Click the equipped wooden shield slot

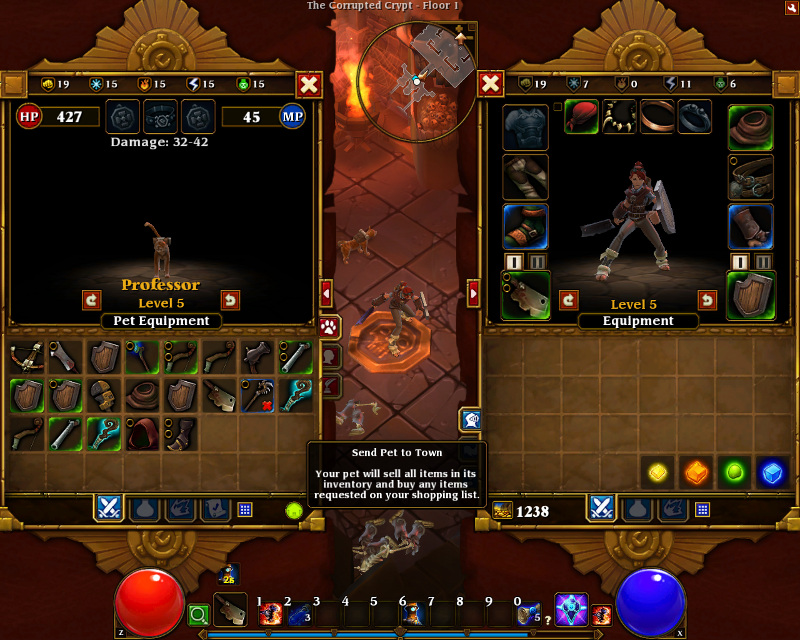click(750, 295)
